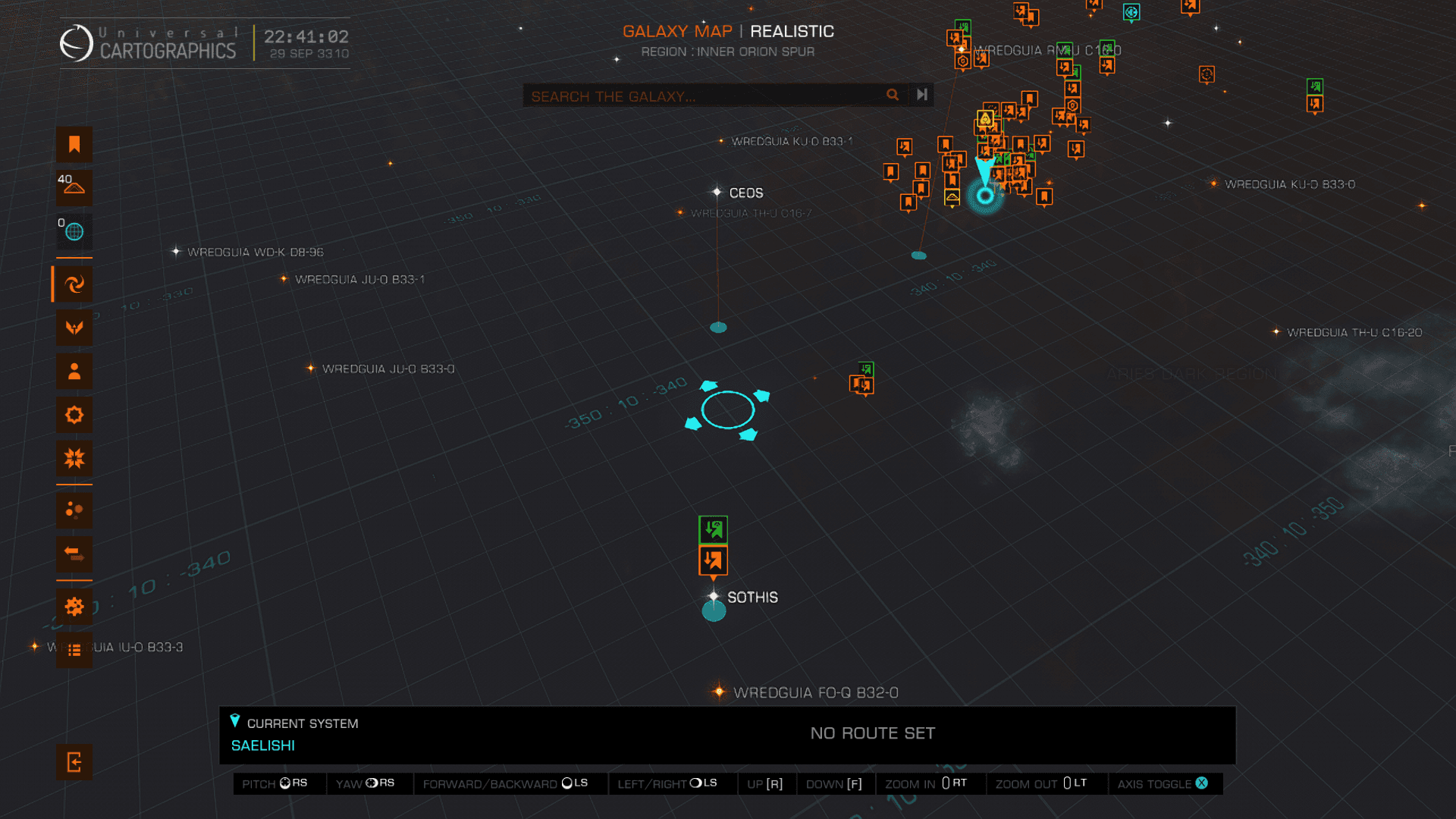The height and width of the screenshot is (819, 1456).
Task: Open the cog-shaped star icon tab
Action: pyautogui.click(x=74, y=415)
